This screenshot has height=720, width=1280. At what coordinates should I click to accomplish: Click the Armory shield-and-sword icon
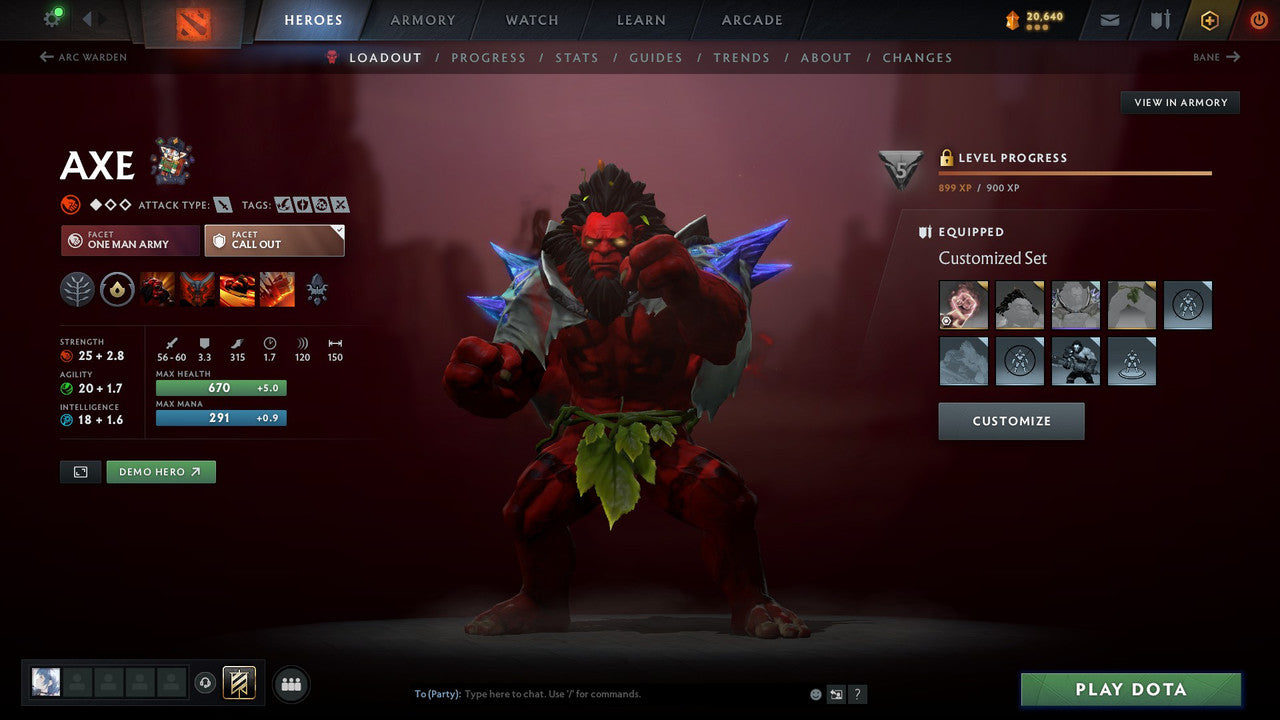click(x=1158, y=19)
